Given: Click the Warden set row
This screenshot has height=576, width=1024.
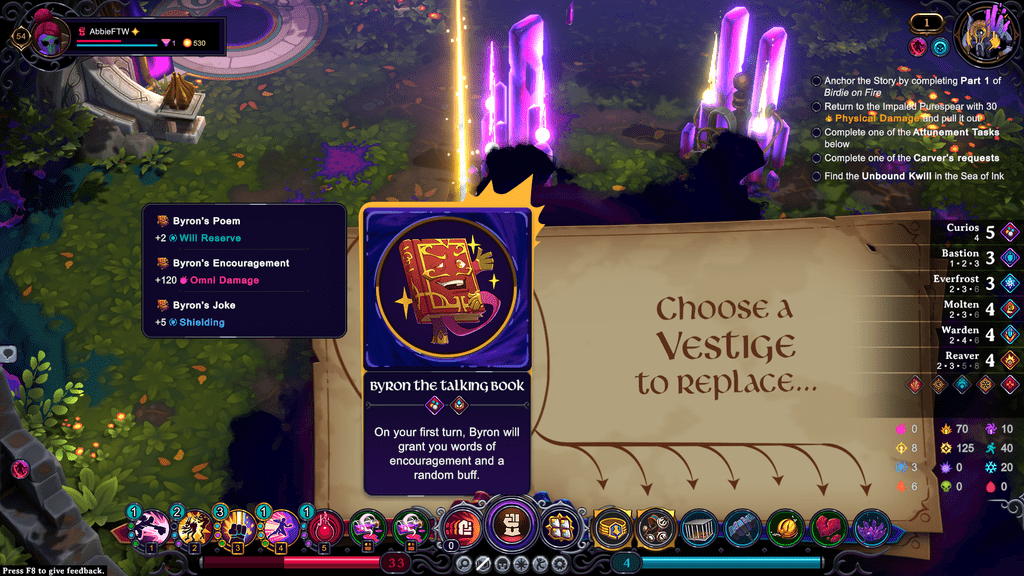Looking at the screenshot, I should coord(981,335).
